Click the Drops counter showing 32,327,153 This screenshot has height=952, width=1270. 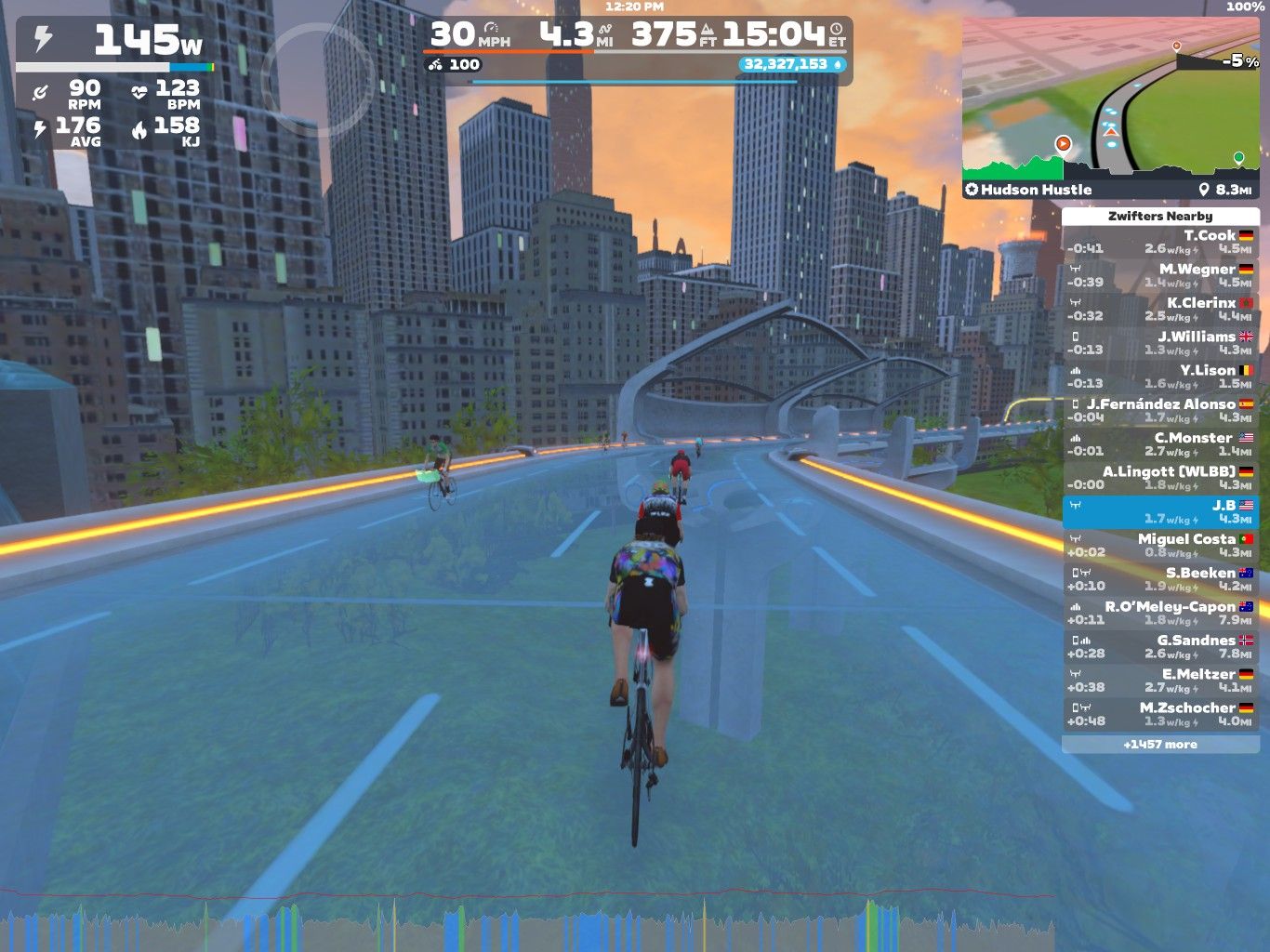click(x=792, y=64)
